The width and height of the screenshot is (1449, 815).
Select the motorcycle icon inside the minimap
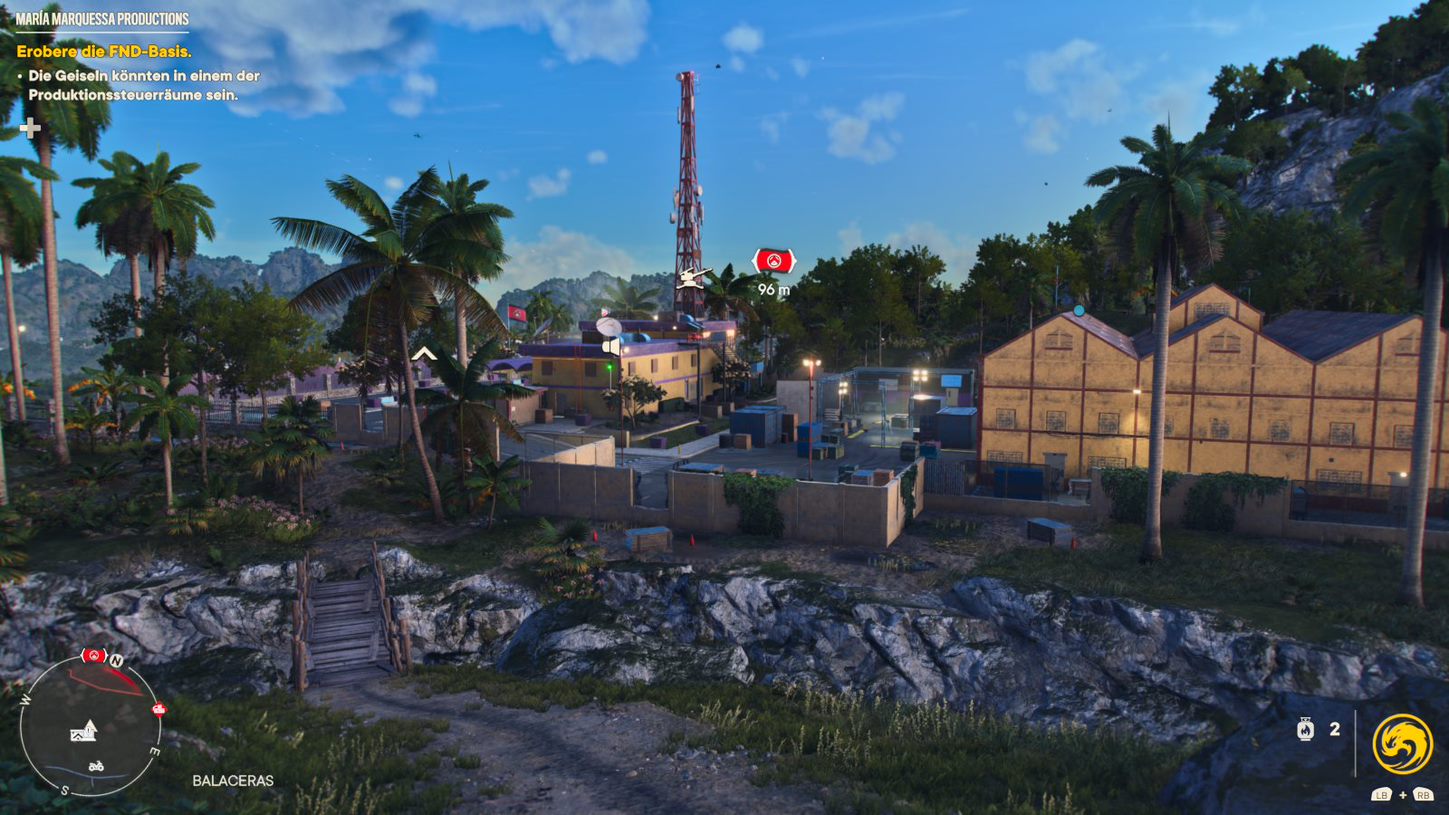click(97, 766)
